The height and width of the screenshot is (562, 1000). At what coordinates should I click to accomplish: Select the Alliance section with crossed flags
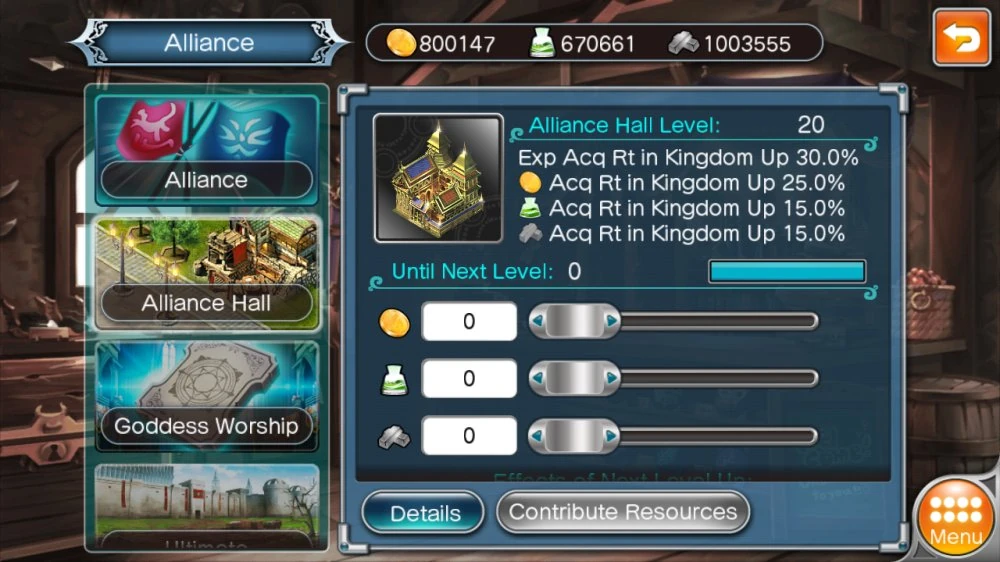[207, 149]
